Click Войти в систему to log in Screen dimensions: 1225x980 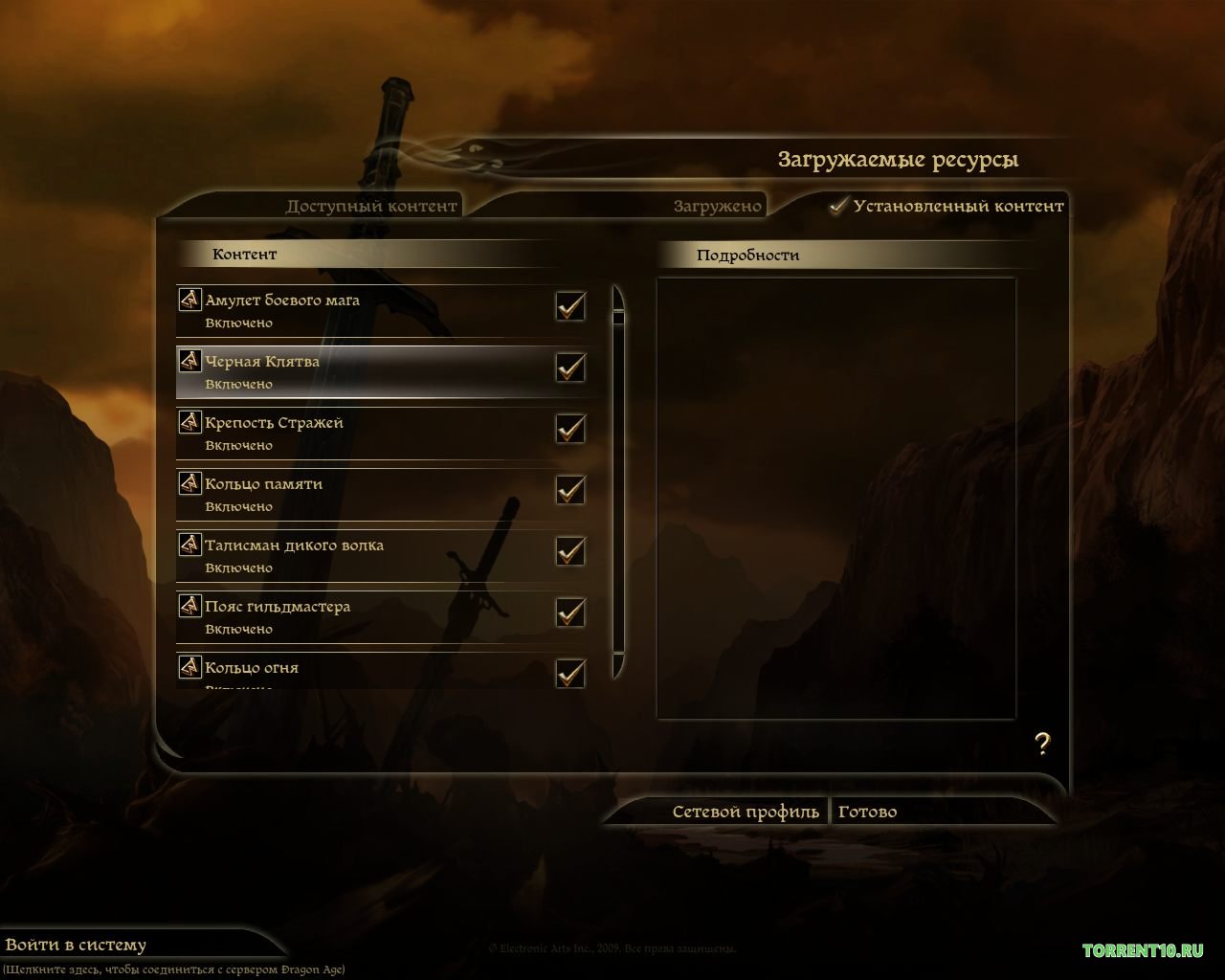point(77,945)
